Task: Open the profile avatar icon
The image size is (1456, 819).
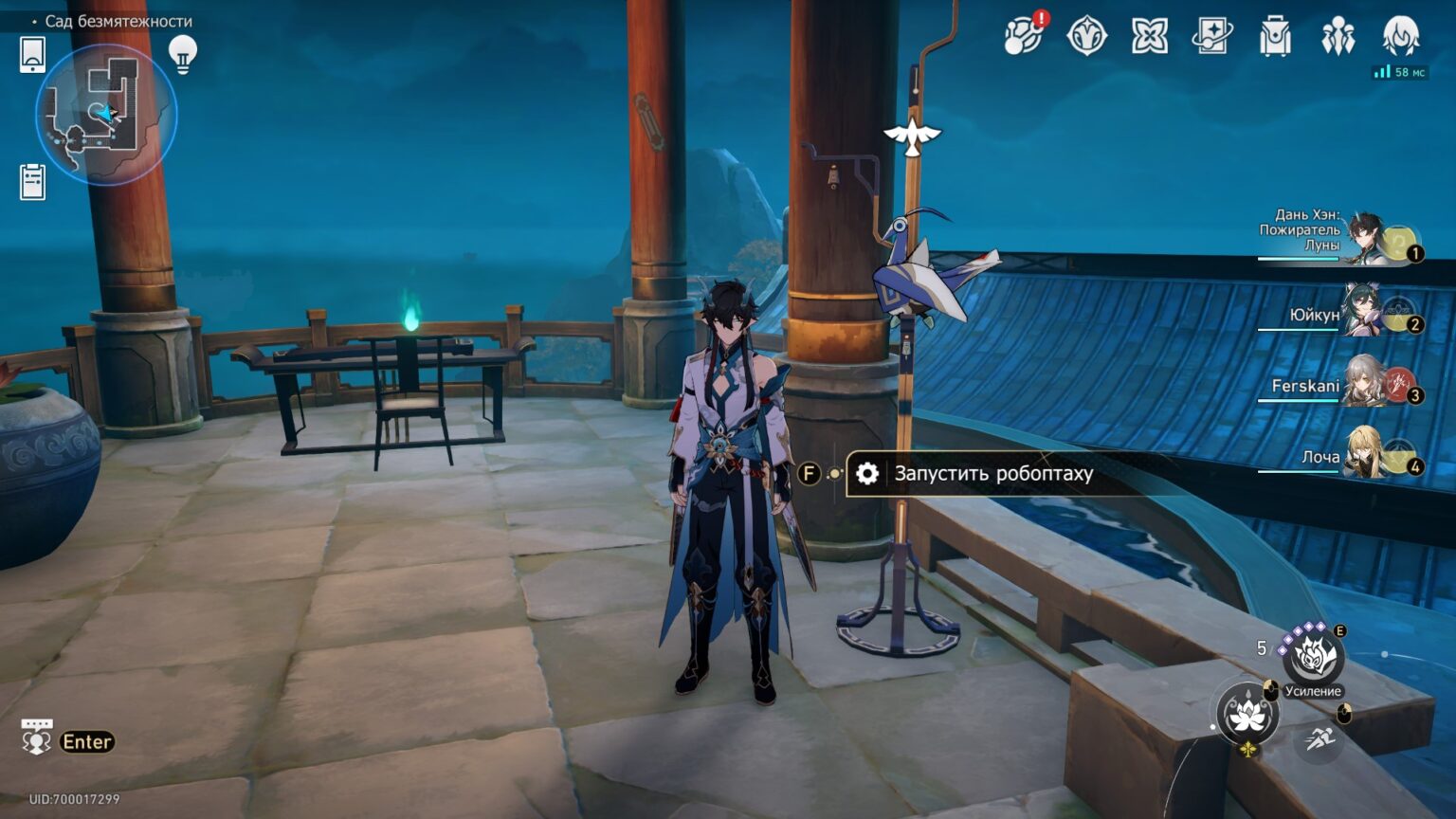Action: click(x=1400, y=35)
